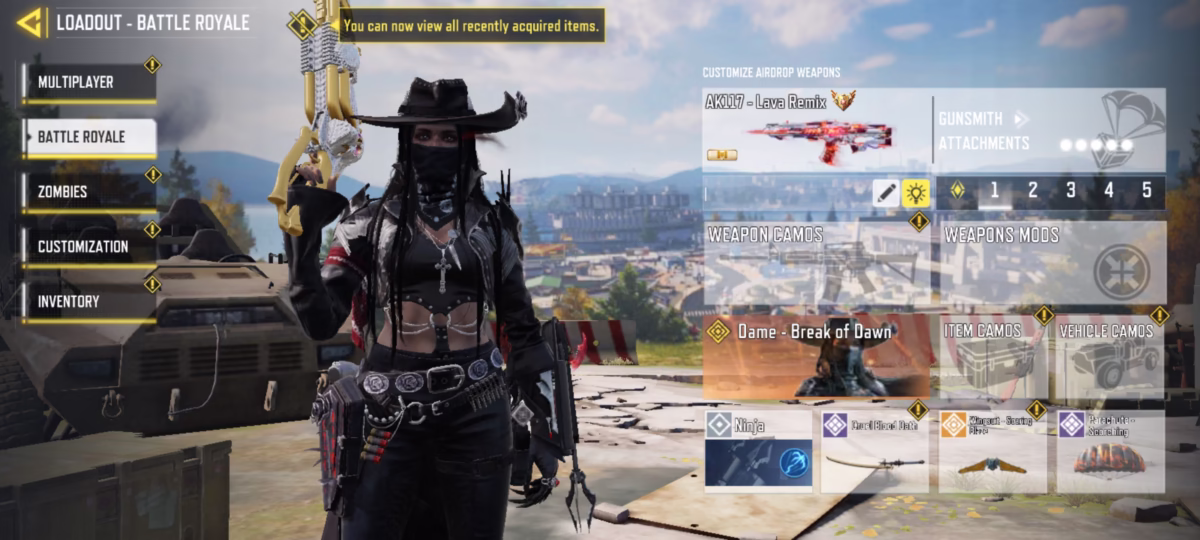This screenshot has height=540, width=1200.
Task: Choose the Ninja class tile
Action: [757, 451]
